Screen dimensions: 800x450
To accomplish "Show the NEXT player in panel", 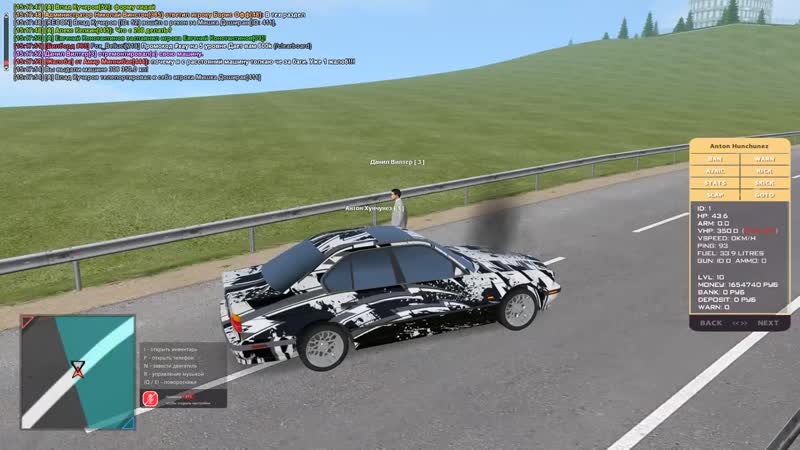I will click(x=768, y=323).
